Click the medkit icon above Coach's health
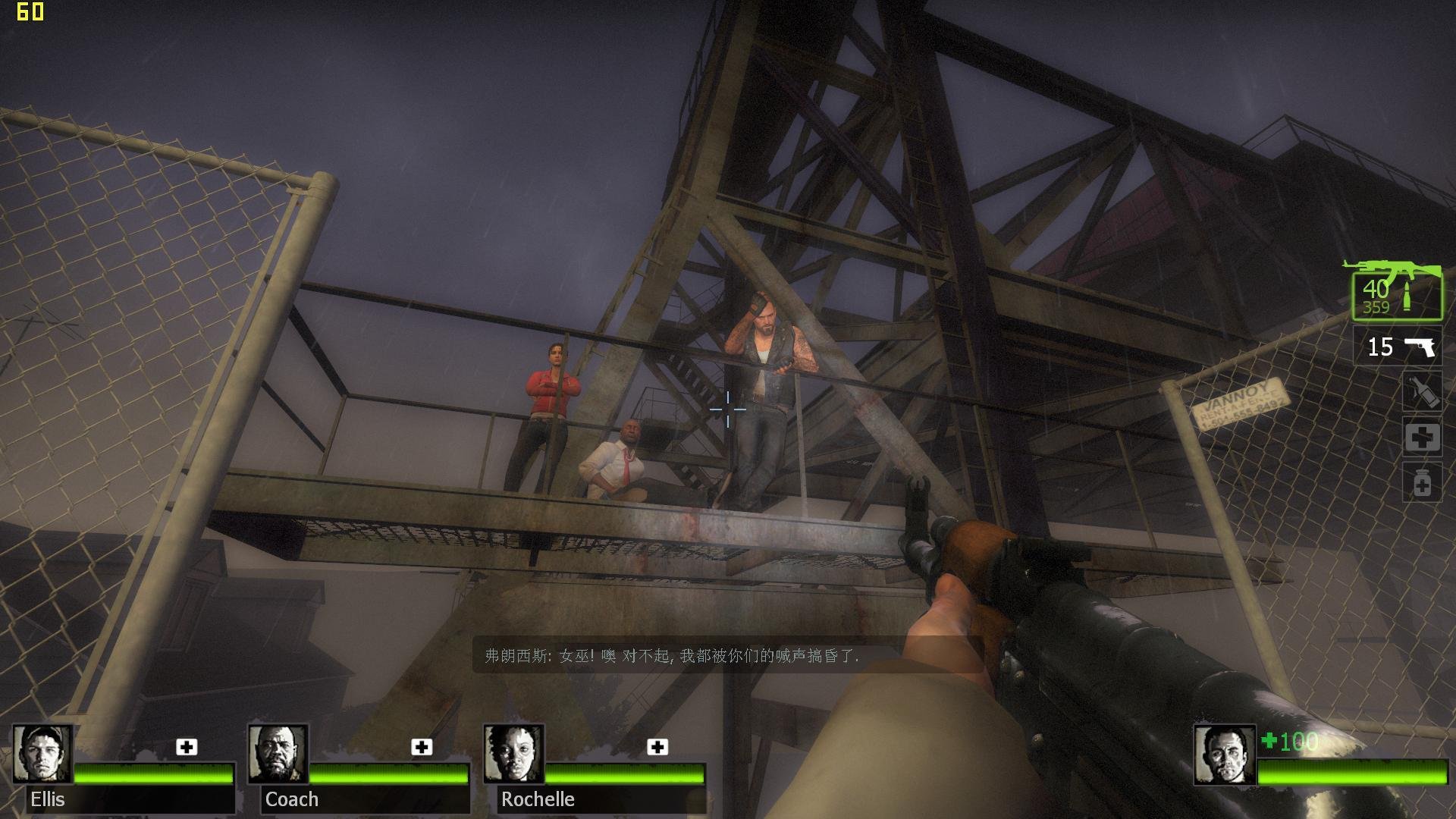Viewport: 1456px width, 819px height. point(422,747)
